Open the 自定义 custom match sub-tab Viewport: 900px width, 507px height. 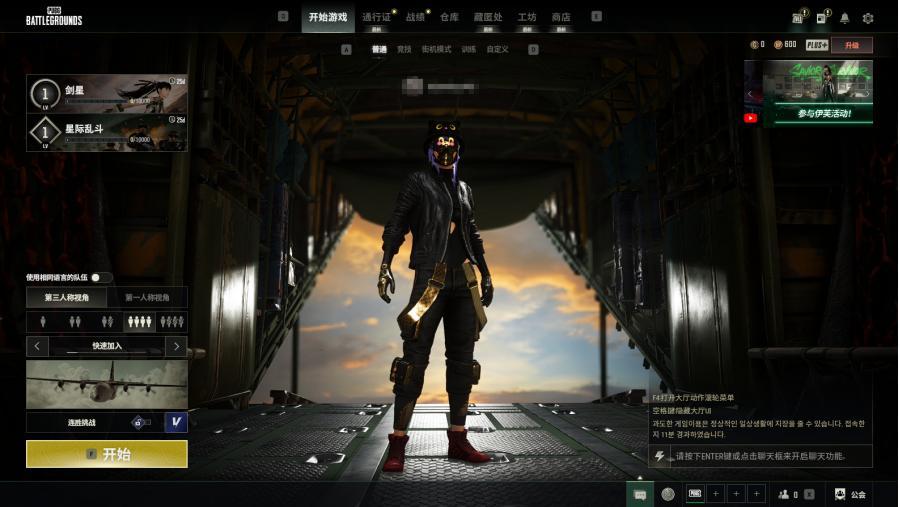498,49
